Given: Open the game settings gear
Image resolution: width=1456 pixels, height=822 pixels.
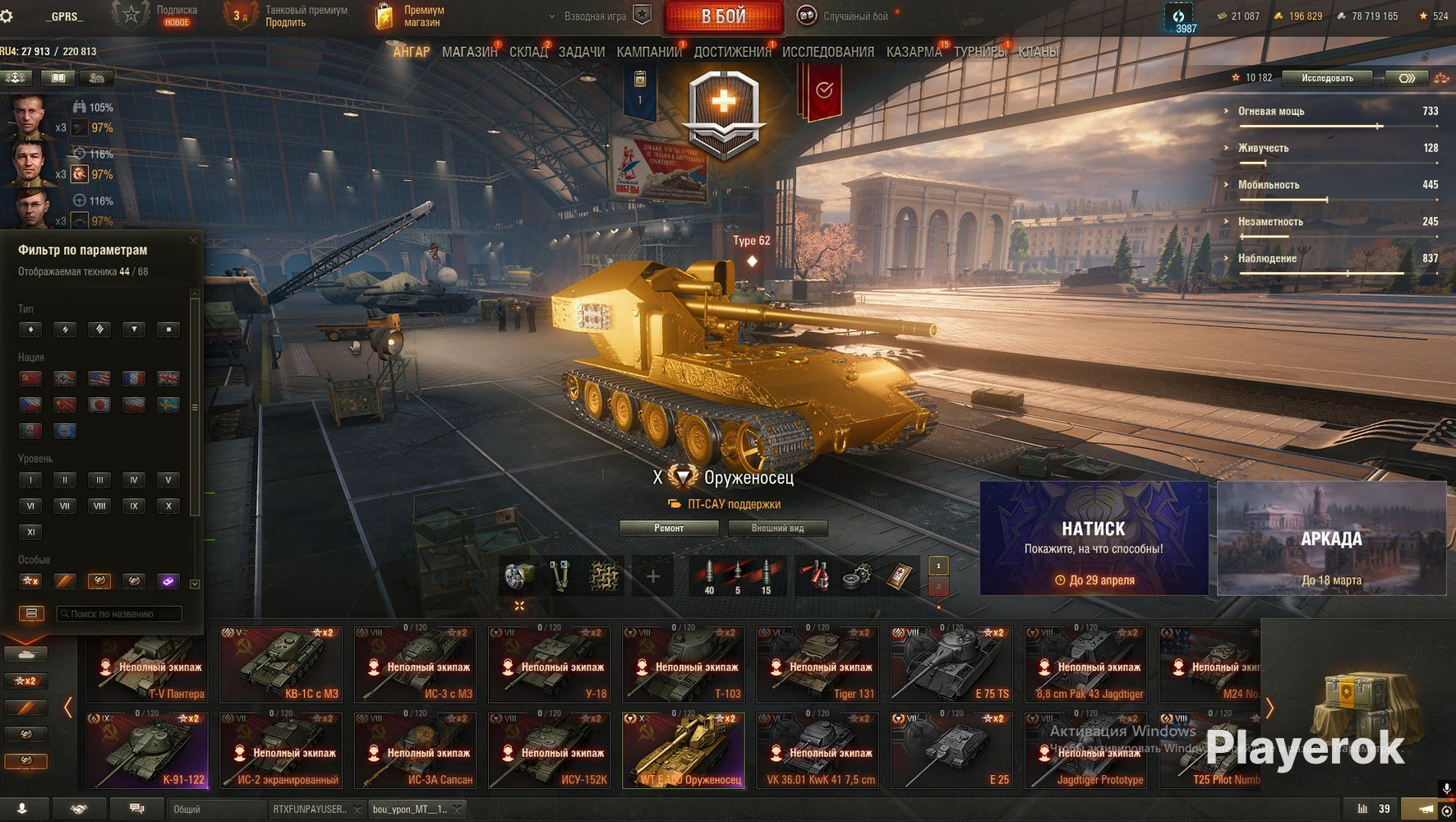Looking at the screenshot, I should click(x=7, y=16).
